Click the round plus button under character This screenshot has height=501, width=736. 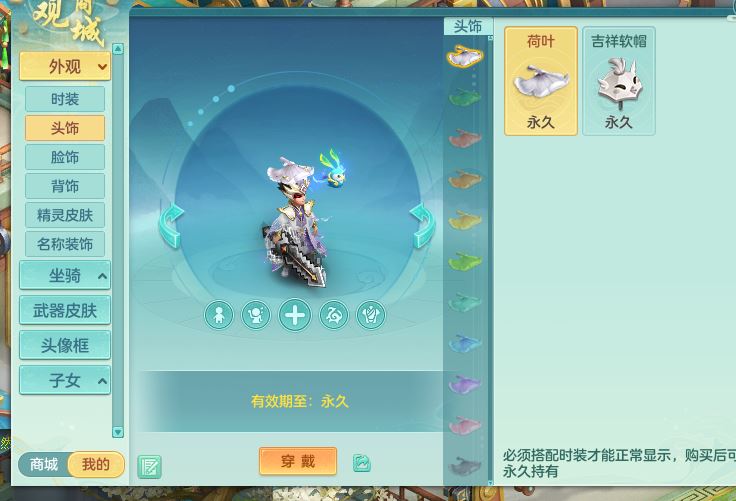(x=295, y=316)
